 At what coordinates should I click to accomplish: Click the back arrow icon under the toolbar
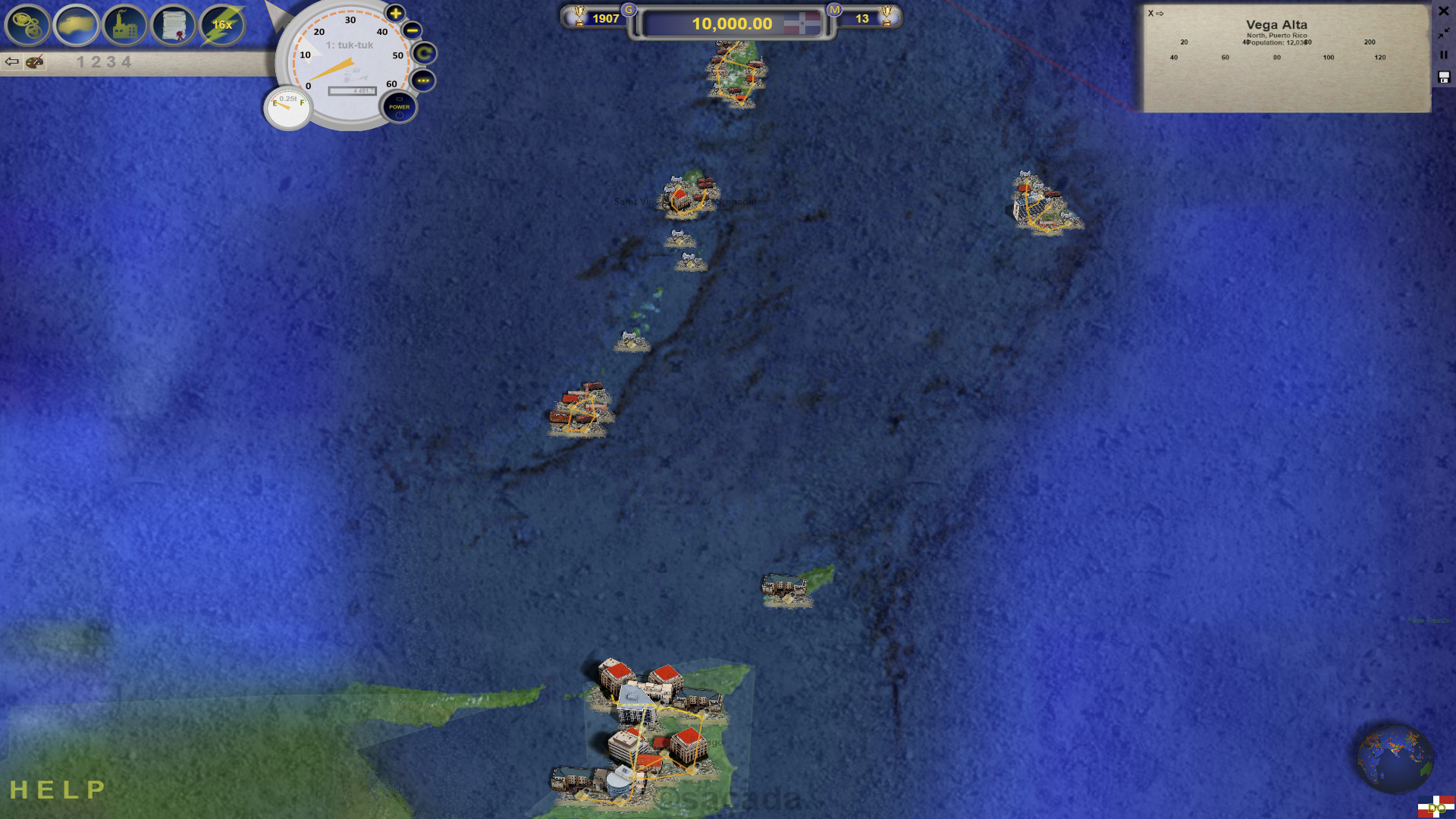click(12, 61)
